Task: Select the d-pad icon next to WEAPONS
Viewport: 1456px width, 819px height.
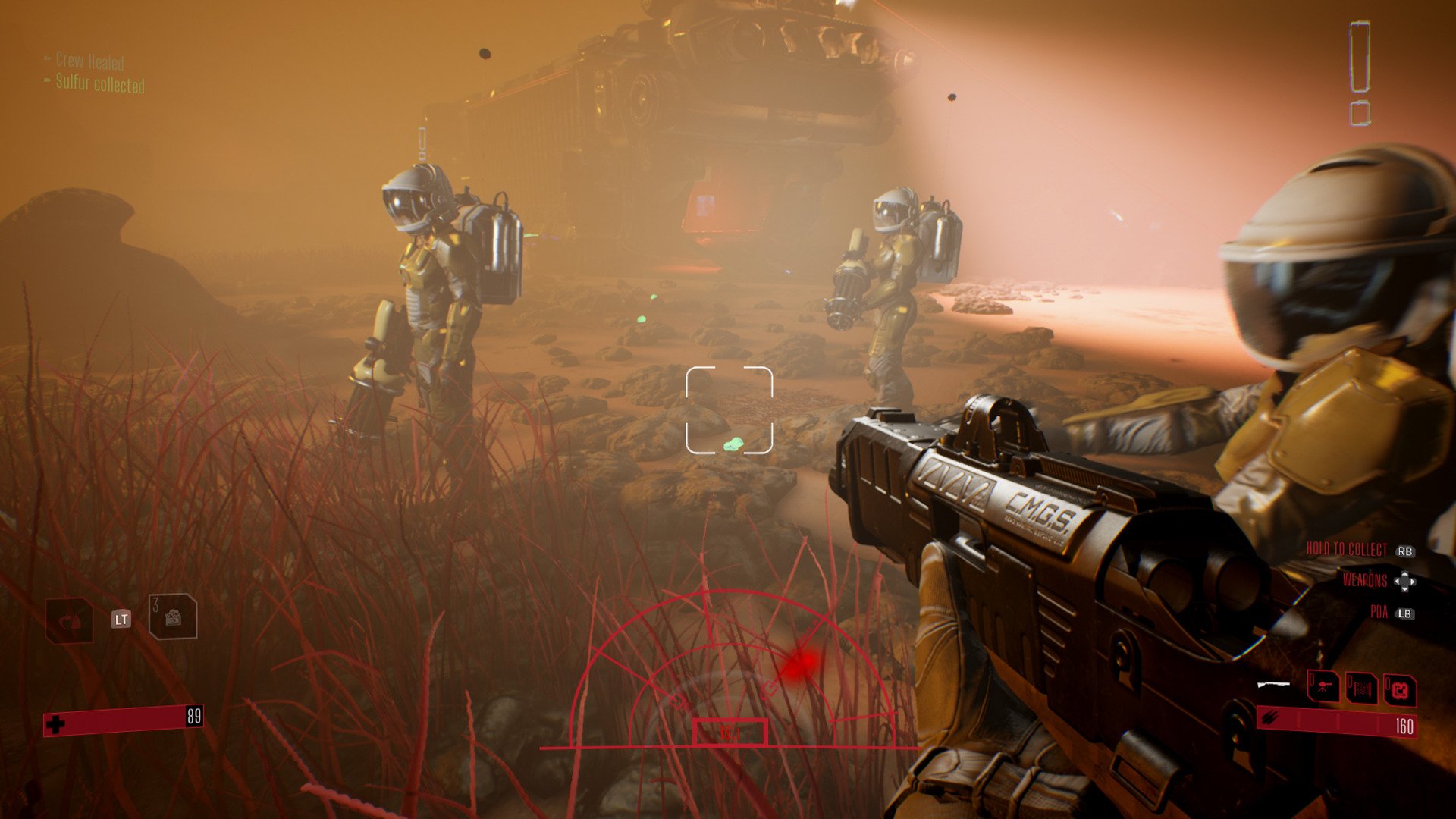Action: 1405,582
